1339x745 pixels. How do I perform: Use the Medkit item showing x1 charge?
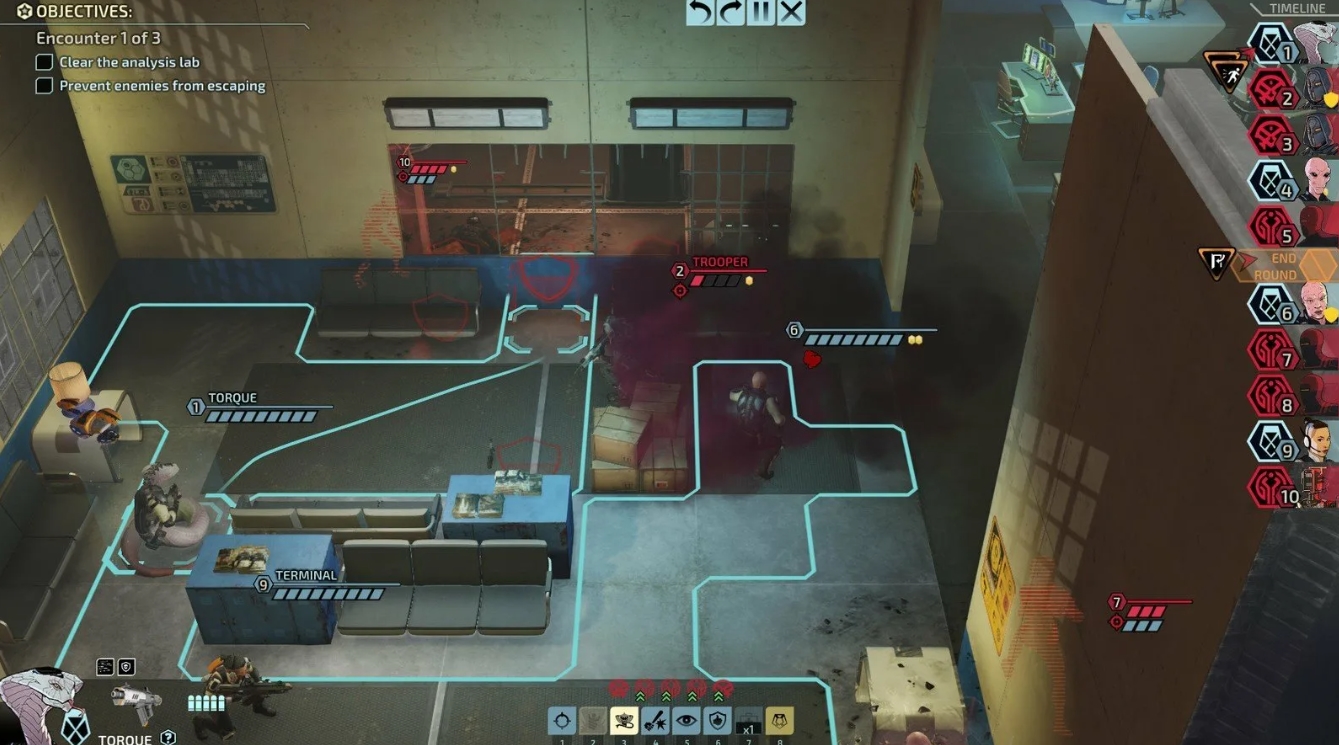(x=749, y=720)
